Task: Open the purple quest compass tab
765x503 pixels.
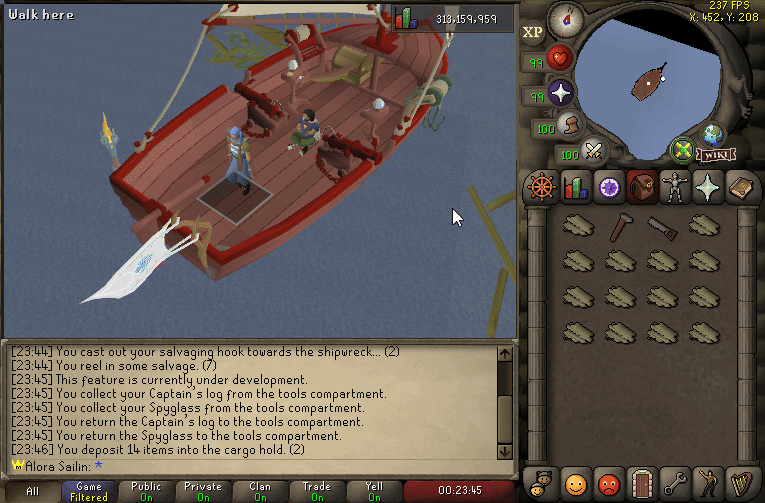Action: [608, 187]
